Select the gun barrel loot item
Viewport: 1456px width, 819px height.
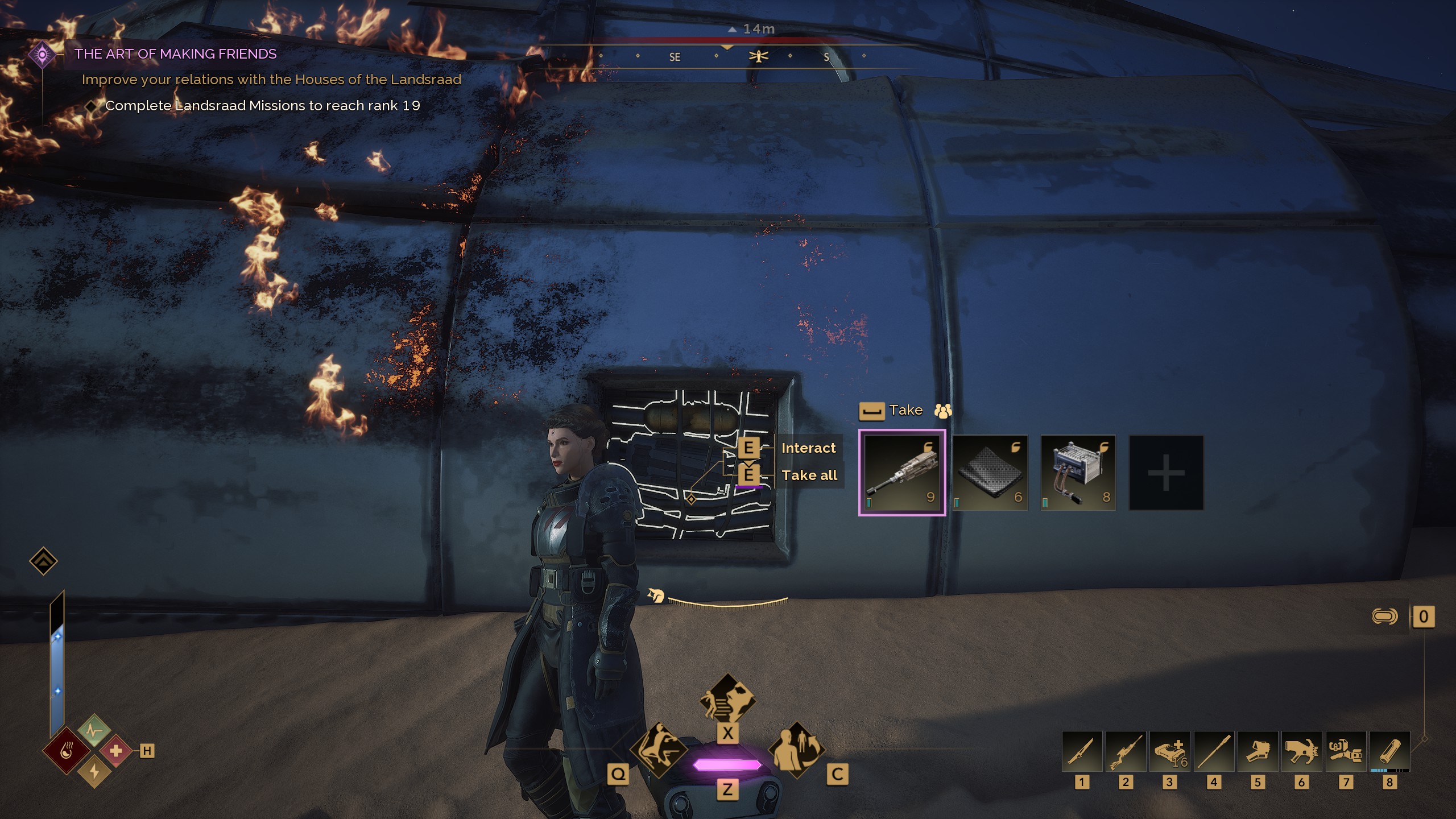[x=902, y=473]
